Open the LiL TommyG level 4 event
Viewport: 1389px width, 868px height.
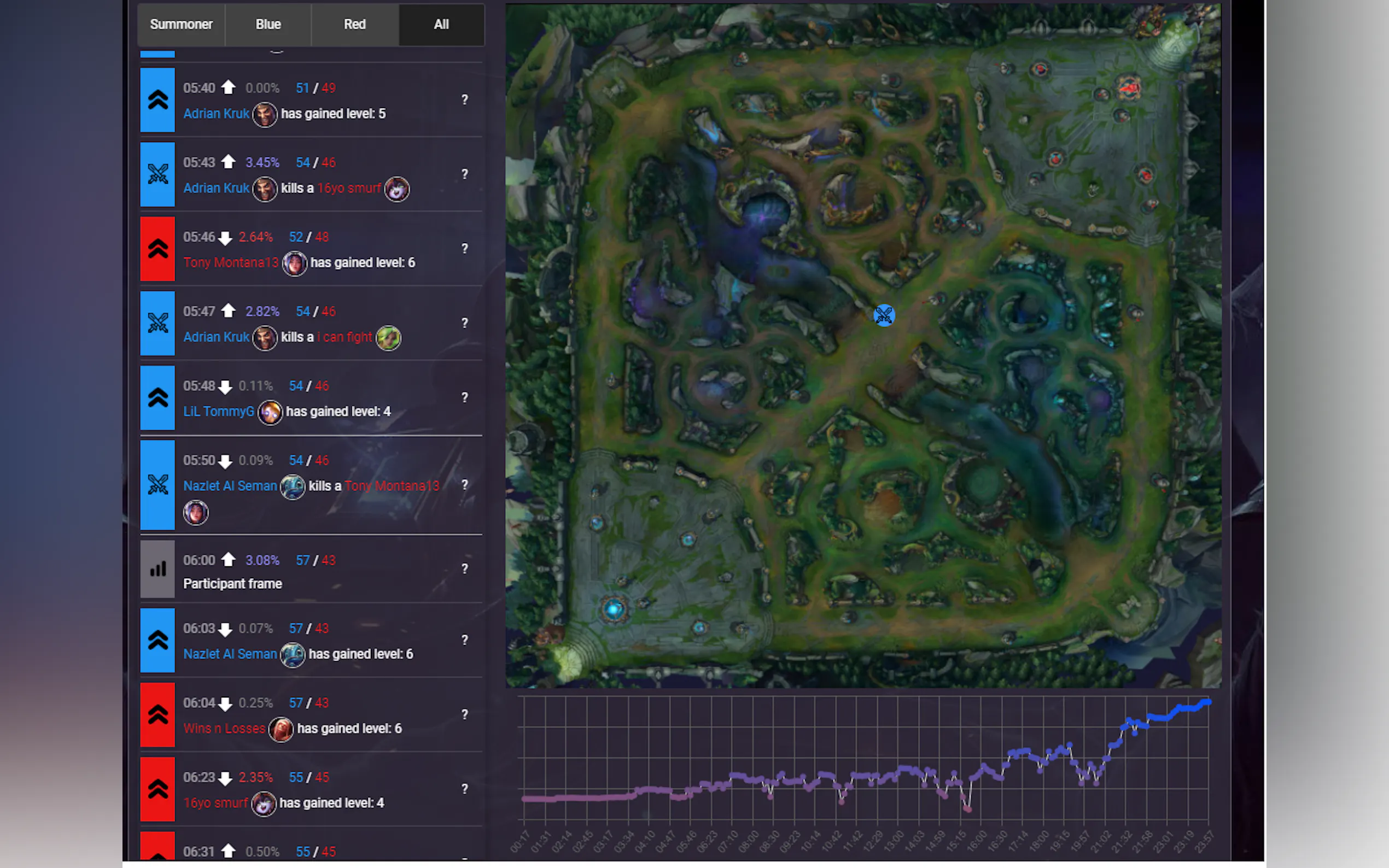[x=310, y=399]
